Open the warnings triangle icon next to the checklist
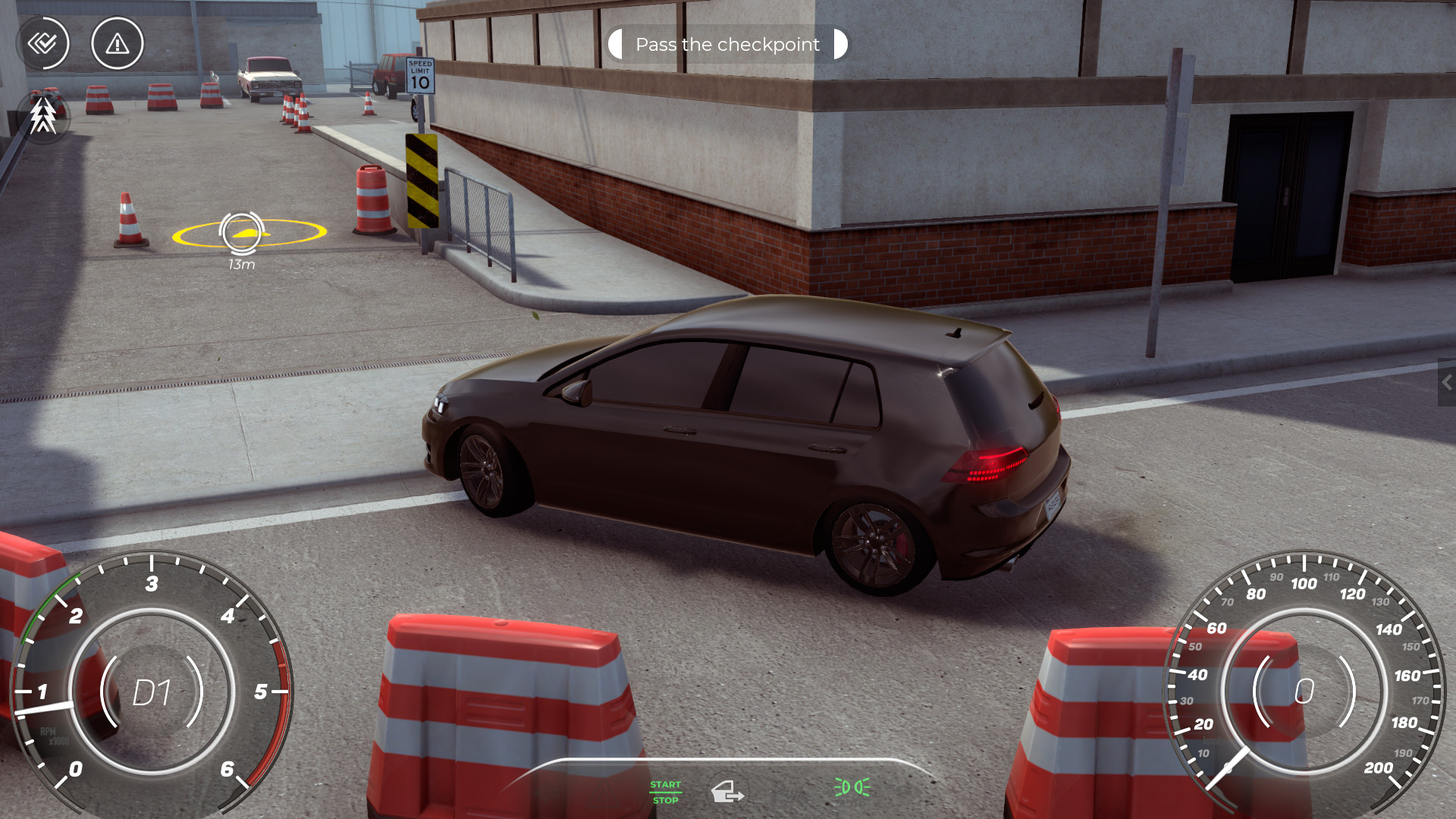 click(116, 43)
